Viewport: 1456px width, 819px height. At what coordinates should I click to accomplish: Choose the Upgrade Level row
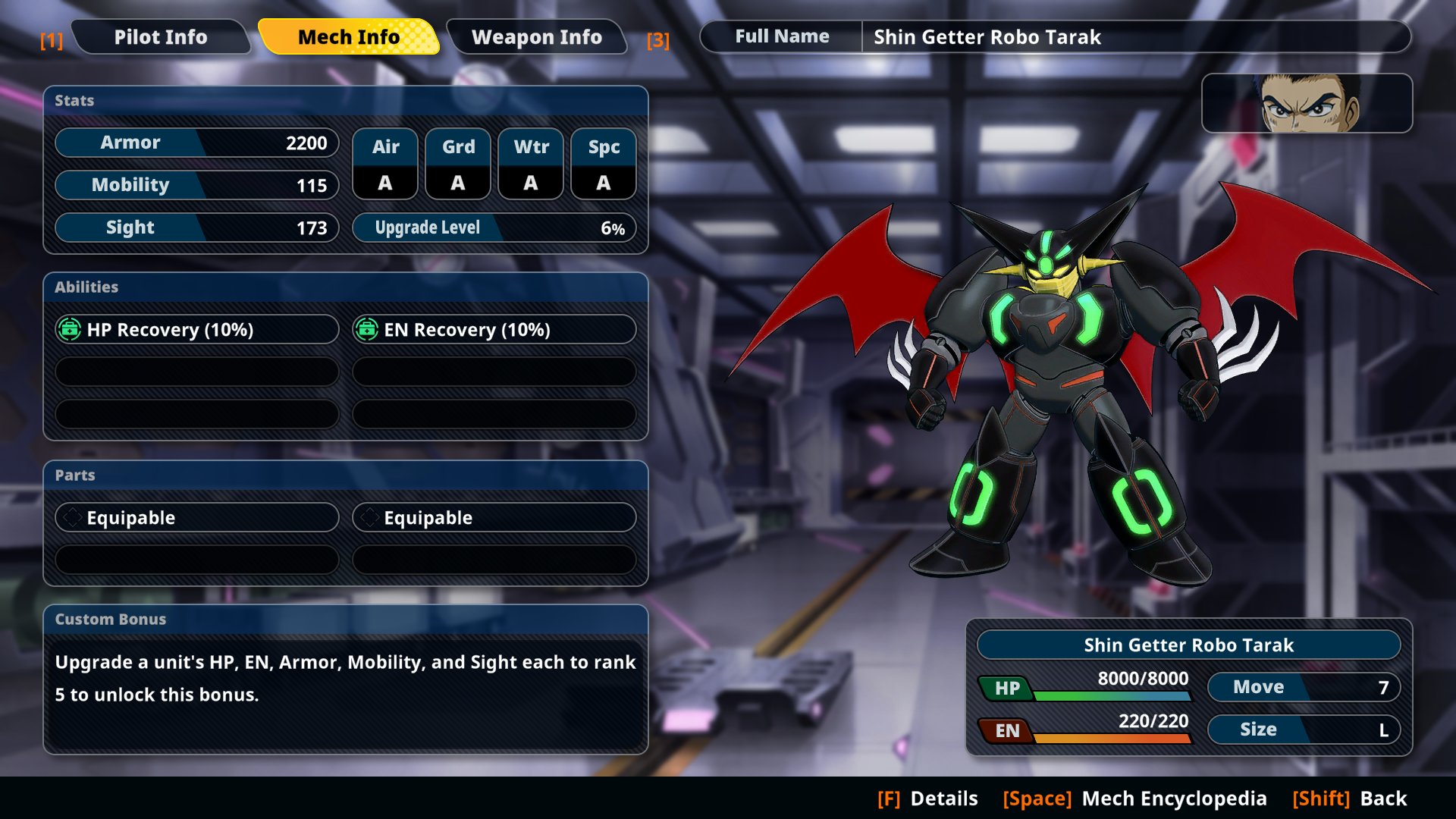tap(494, 227)
